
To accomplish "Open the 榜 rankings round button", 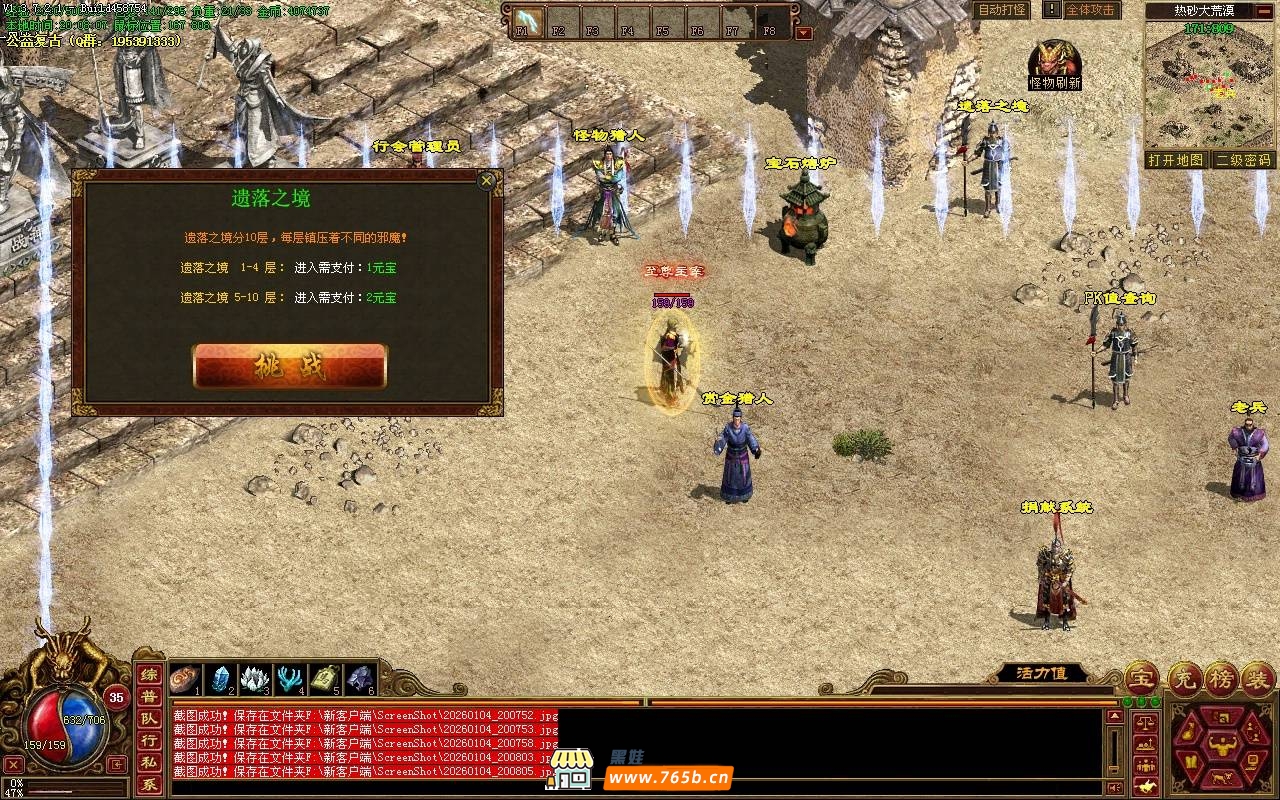I will click(x=1221, y=679).
